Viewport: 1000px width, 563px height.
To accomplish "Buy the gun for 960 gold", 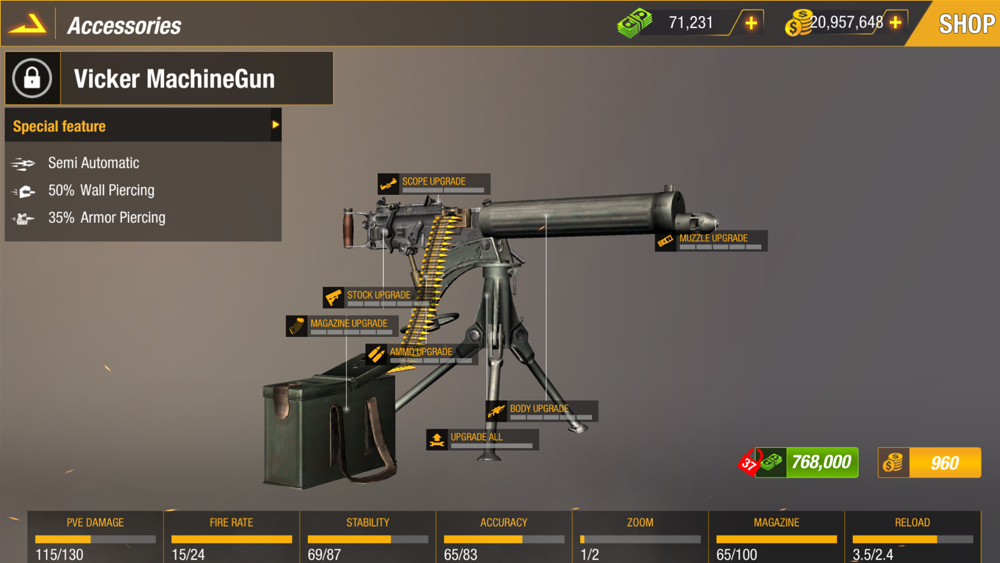I will pyautogui.click(x=930, y=462).
